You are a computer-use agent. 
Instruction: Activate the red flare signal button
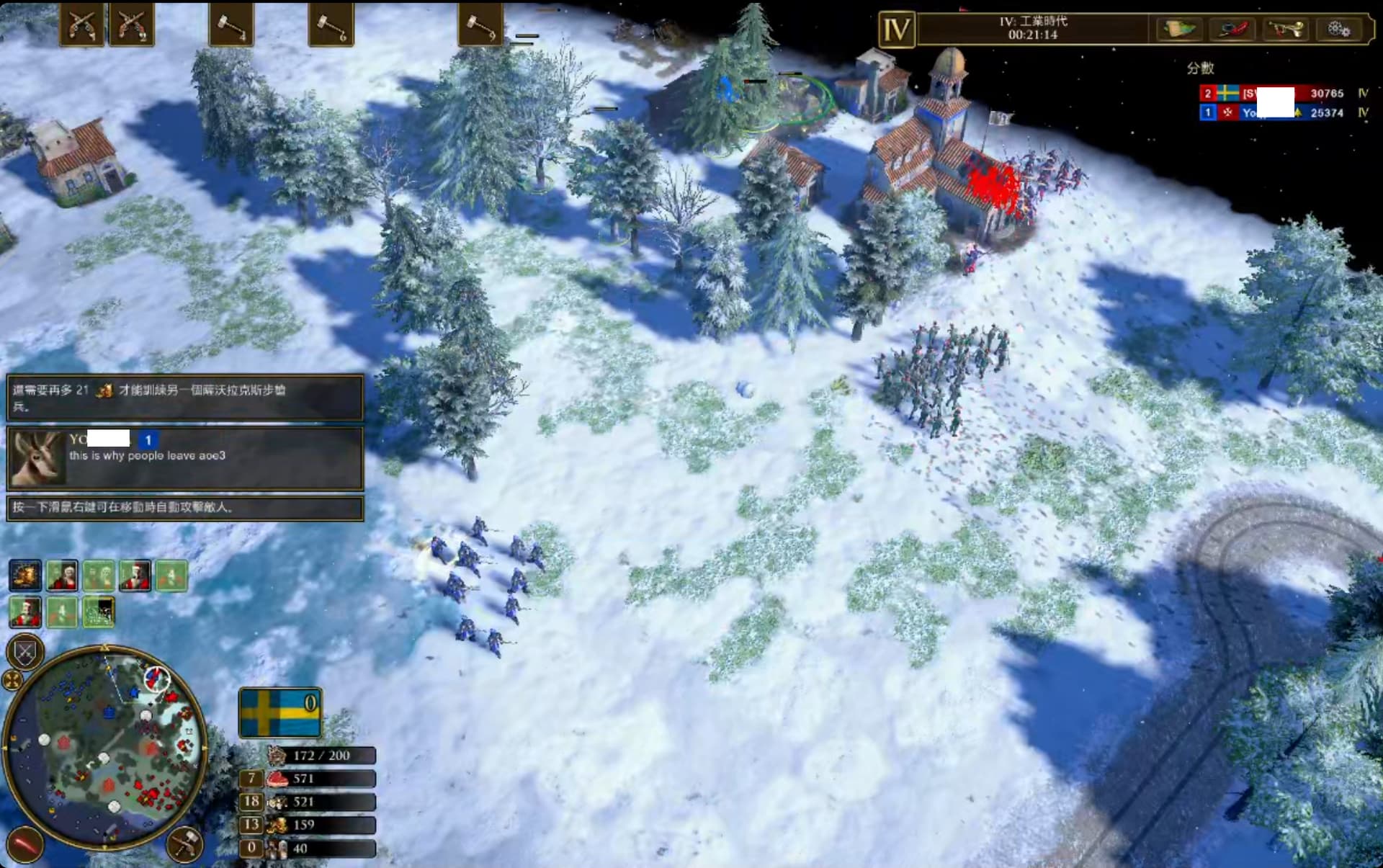point(25,844)
